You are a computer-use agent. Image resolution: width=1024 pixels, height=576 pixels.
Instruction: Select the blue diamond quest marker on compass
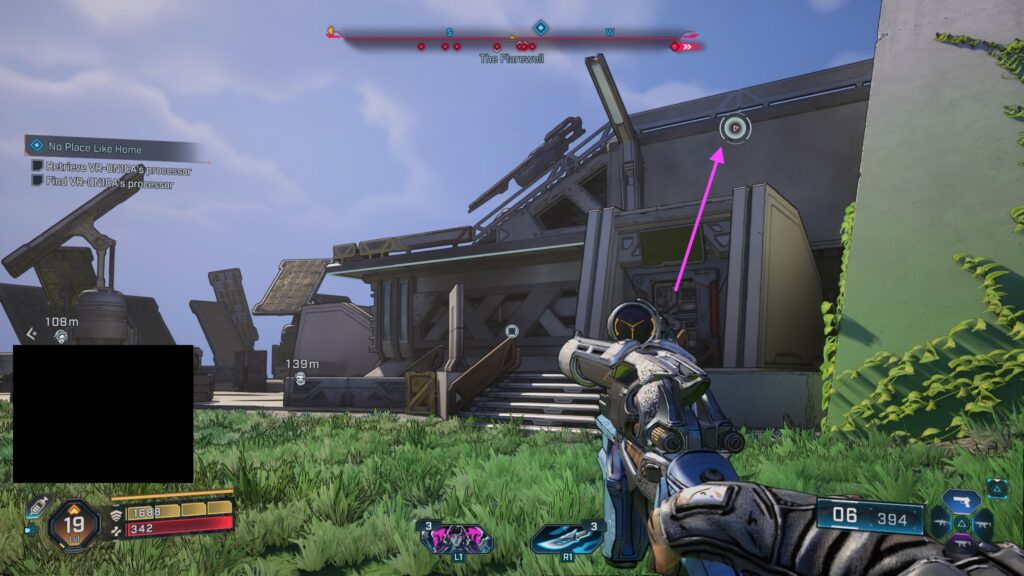click(541, 27)
